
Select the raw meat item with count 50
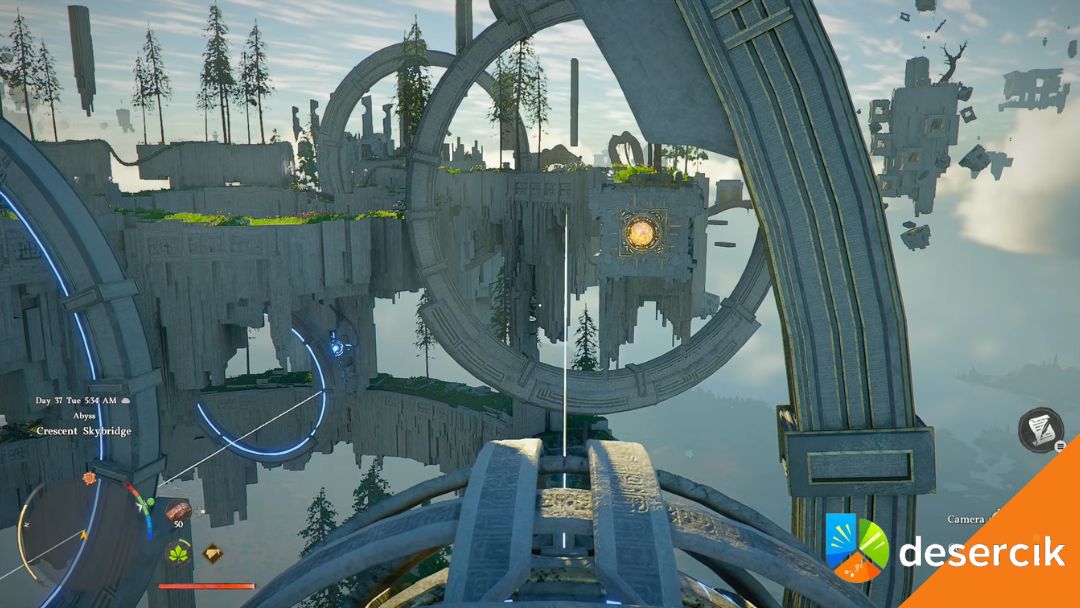[x=178, y=509]
